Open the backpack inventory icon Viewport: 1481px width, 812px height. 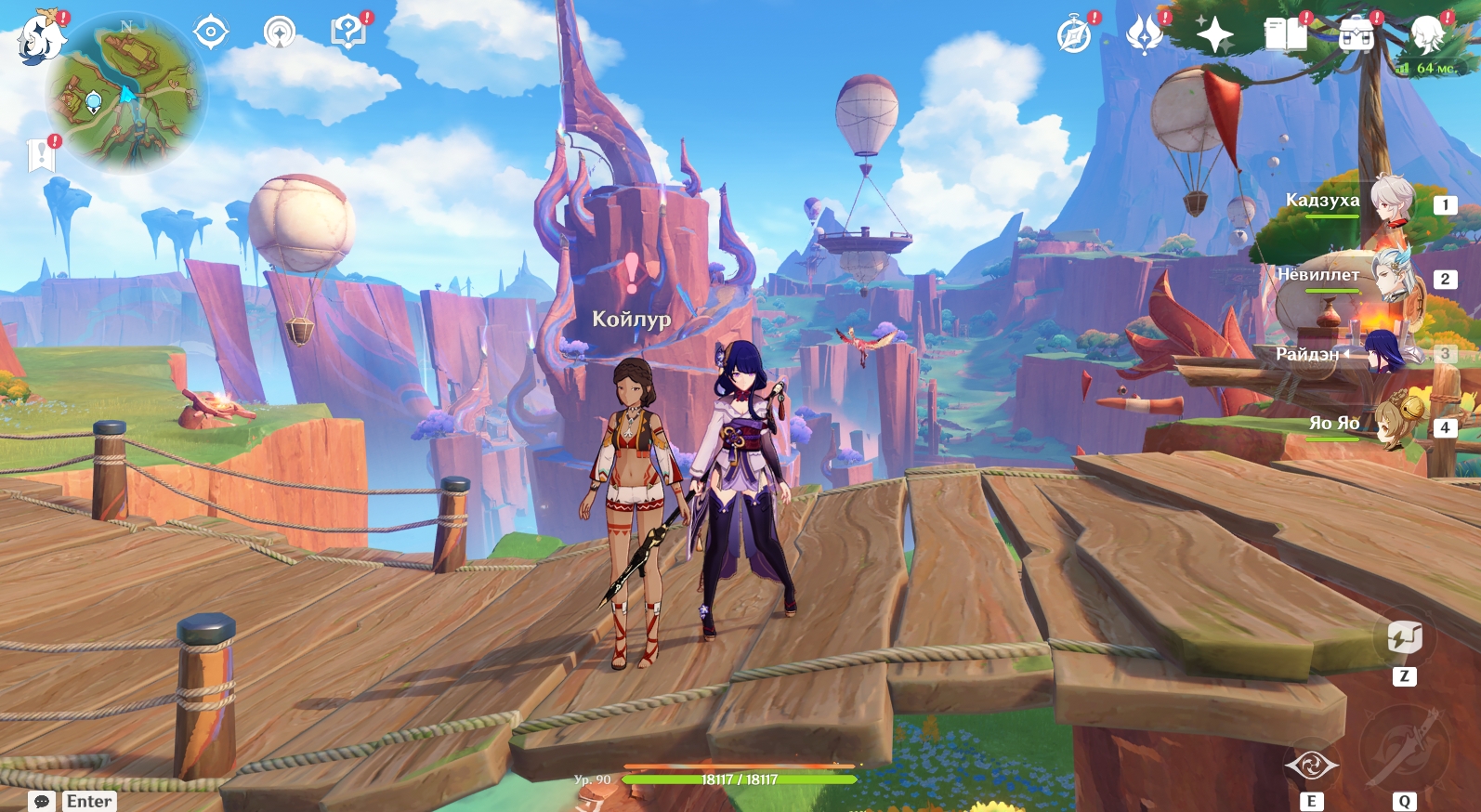(1356, 35)
